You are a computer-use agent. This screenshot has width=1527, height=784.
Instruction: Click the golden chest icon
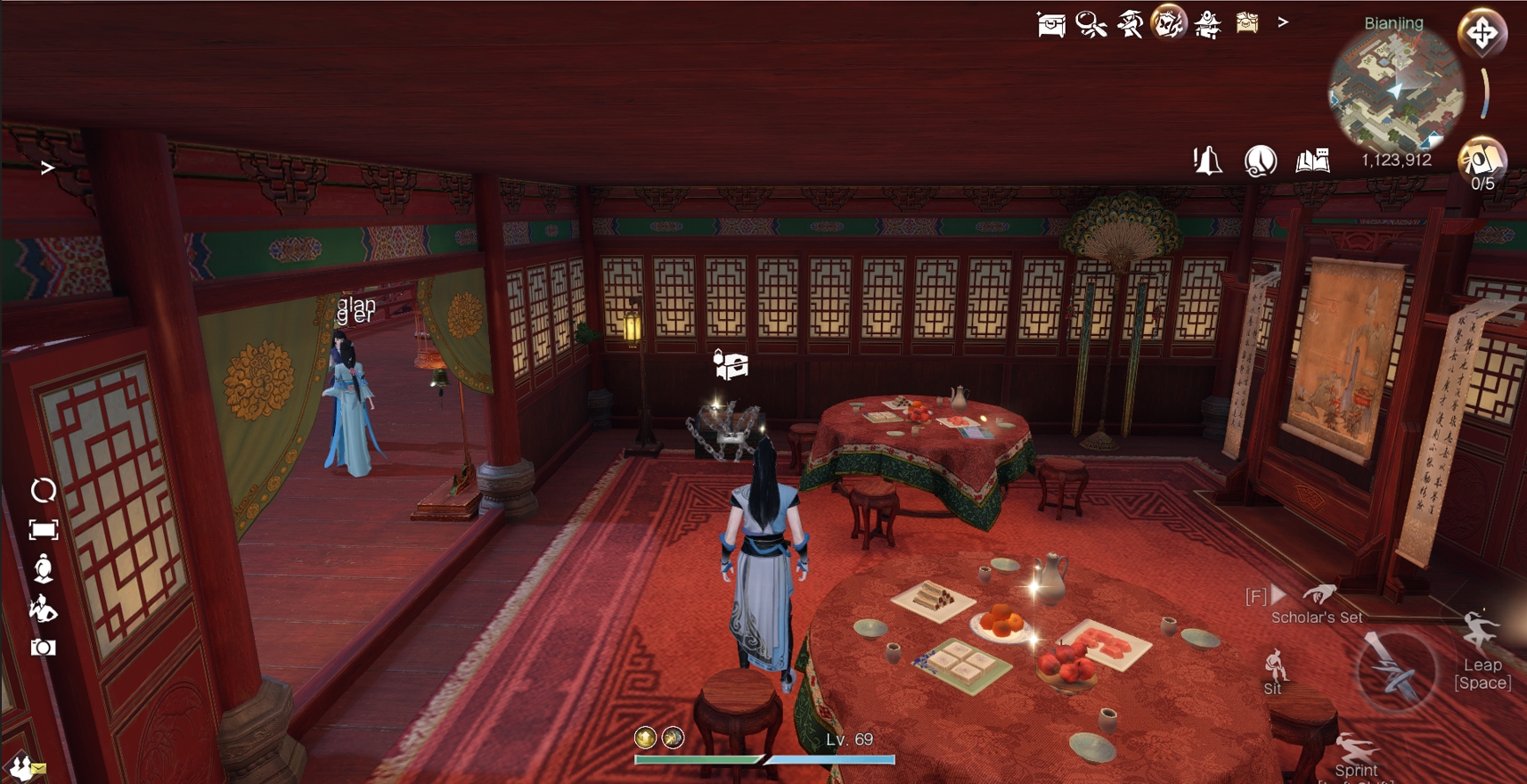click(1246, 22)
